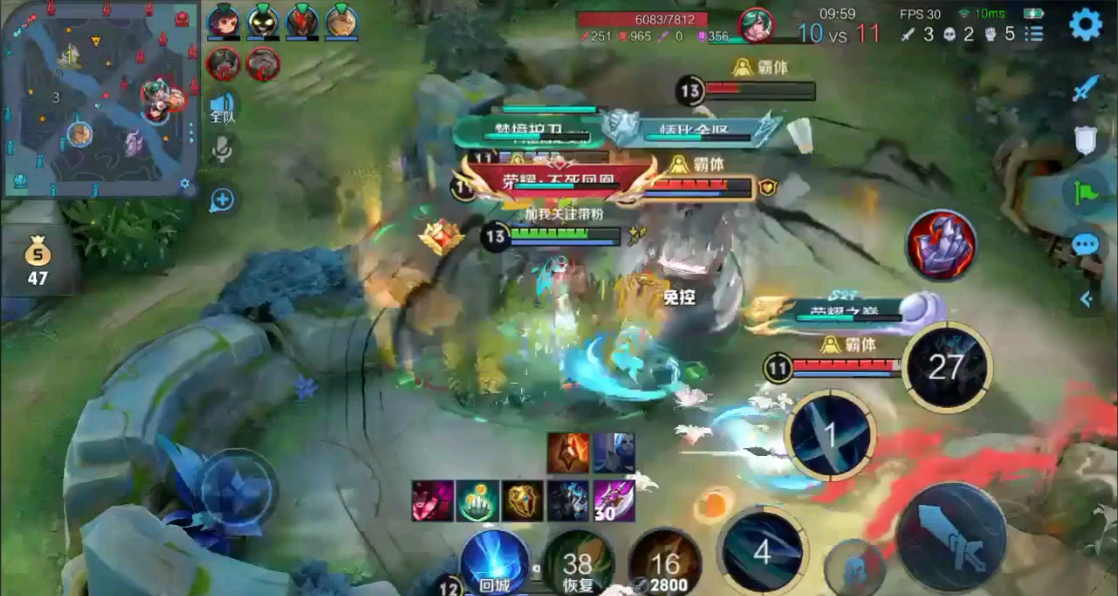This screenshot has height=596, width=1118.
Task: Open the settings gear menu
Action: pyautogui.click(x=1085, y=24)
